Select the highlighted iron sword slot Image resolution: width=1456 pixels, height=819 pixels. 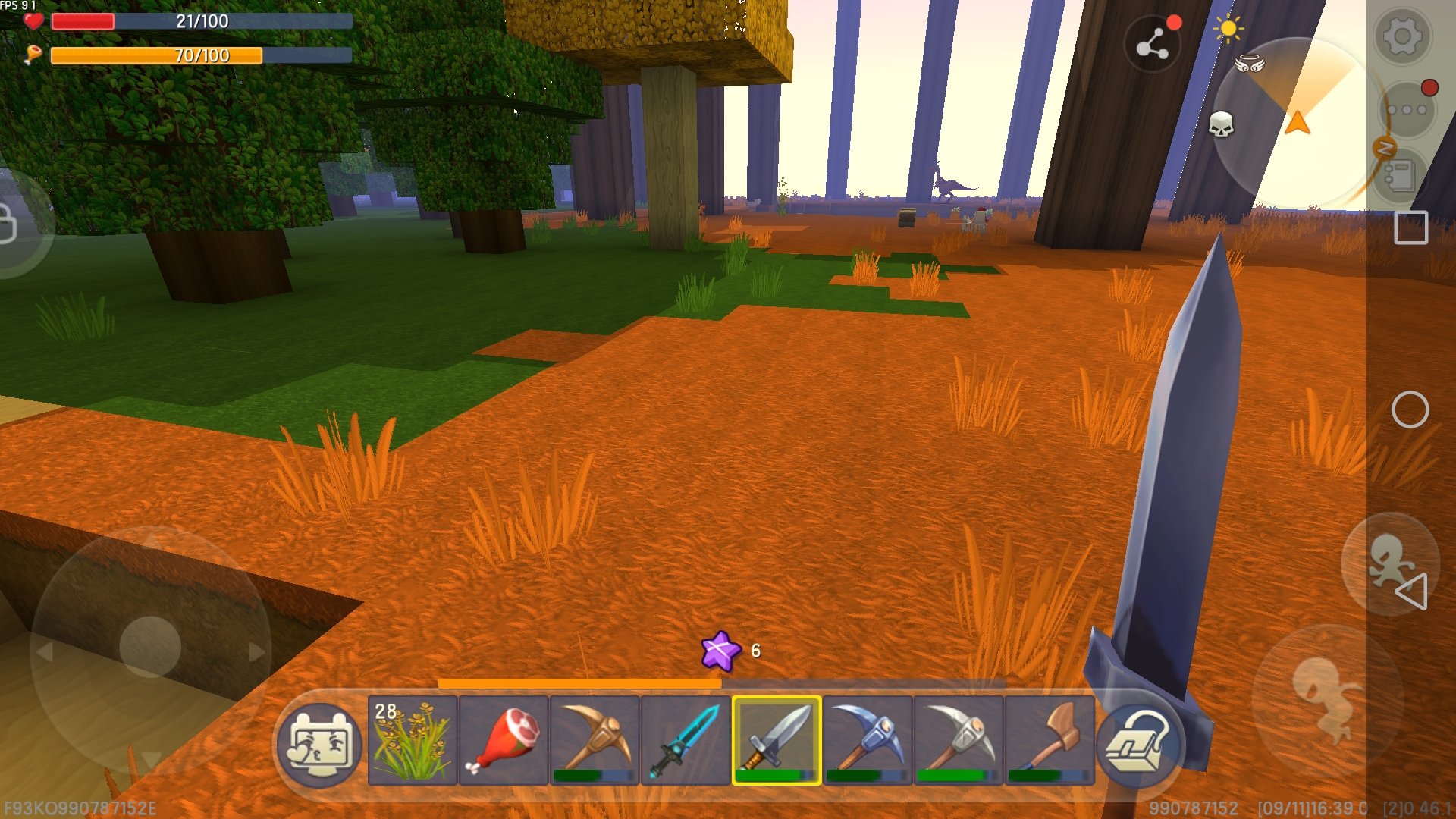click(x=777, y=740)
